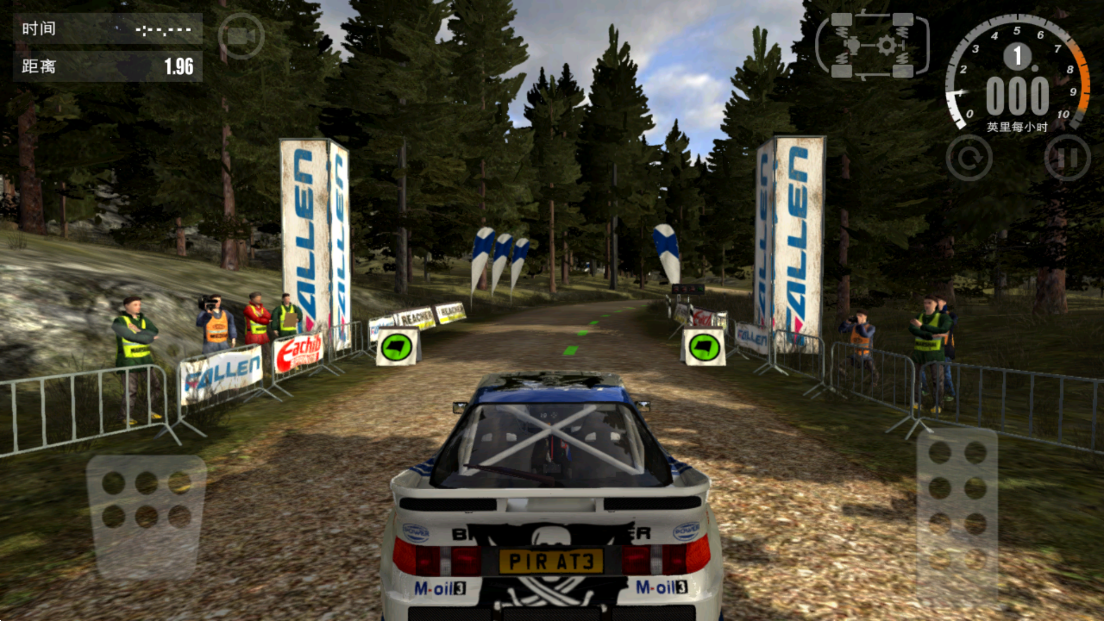Viewport: 1104px width, 621px height.
Task: Open the drivetrain damage diagram
Action: [x=872, y=45]
